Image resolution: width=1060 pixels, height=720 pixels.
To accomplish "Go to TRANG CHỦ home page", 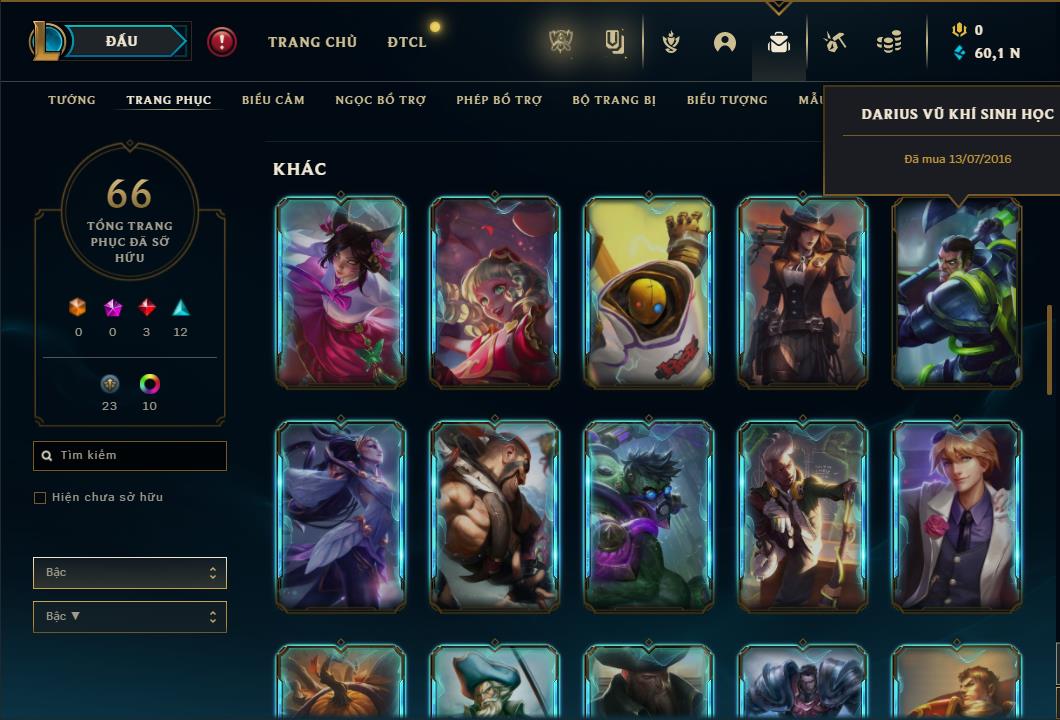I will 312,42.
